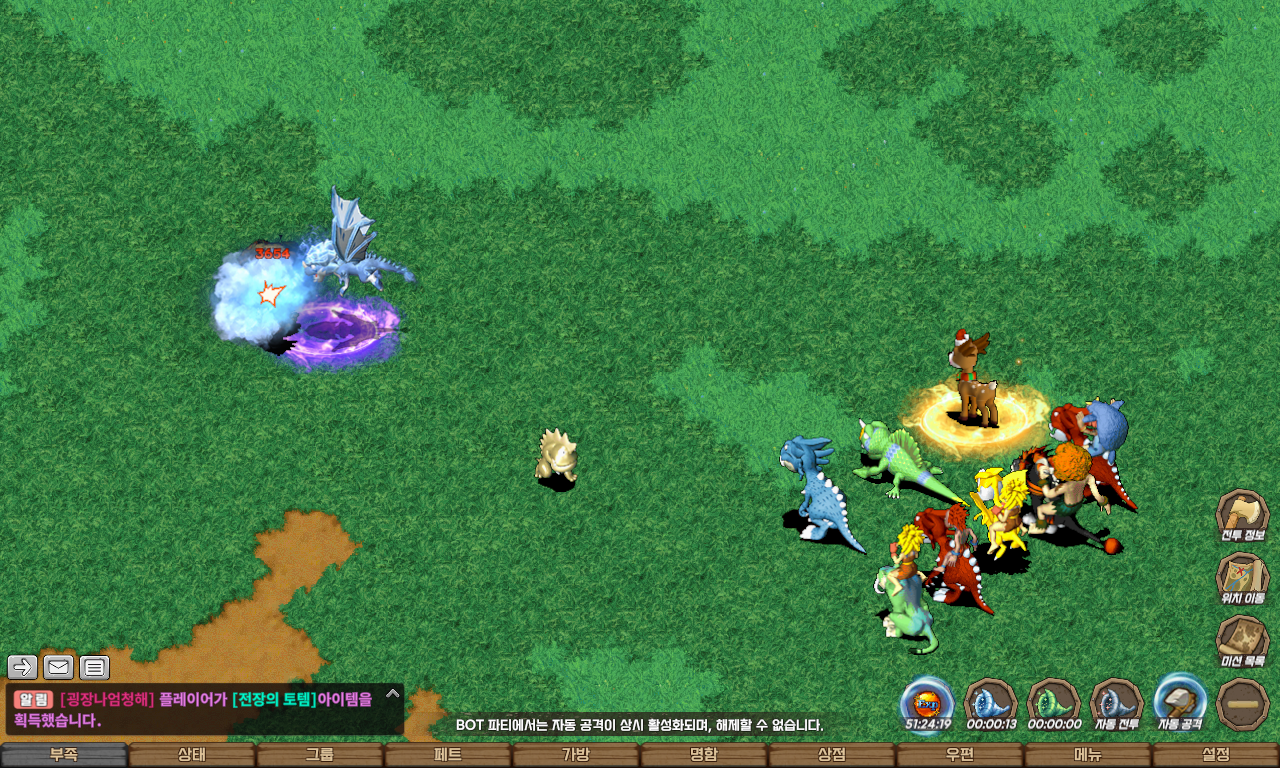Viewport: 1280px width, 768px height.
Task: Open the 우편 (mail) menu
Action: 960,755
